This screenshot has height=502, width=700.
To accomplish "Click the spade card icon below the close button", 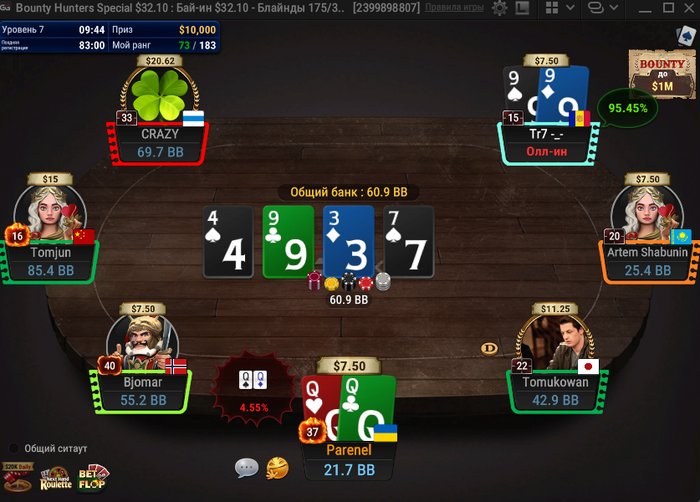I will click(x=684, y=34).
